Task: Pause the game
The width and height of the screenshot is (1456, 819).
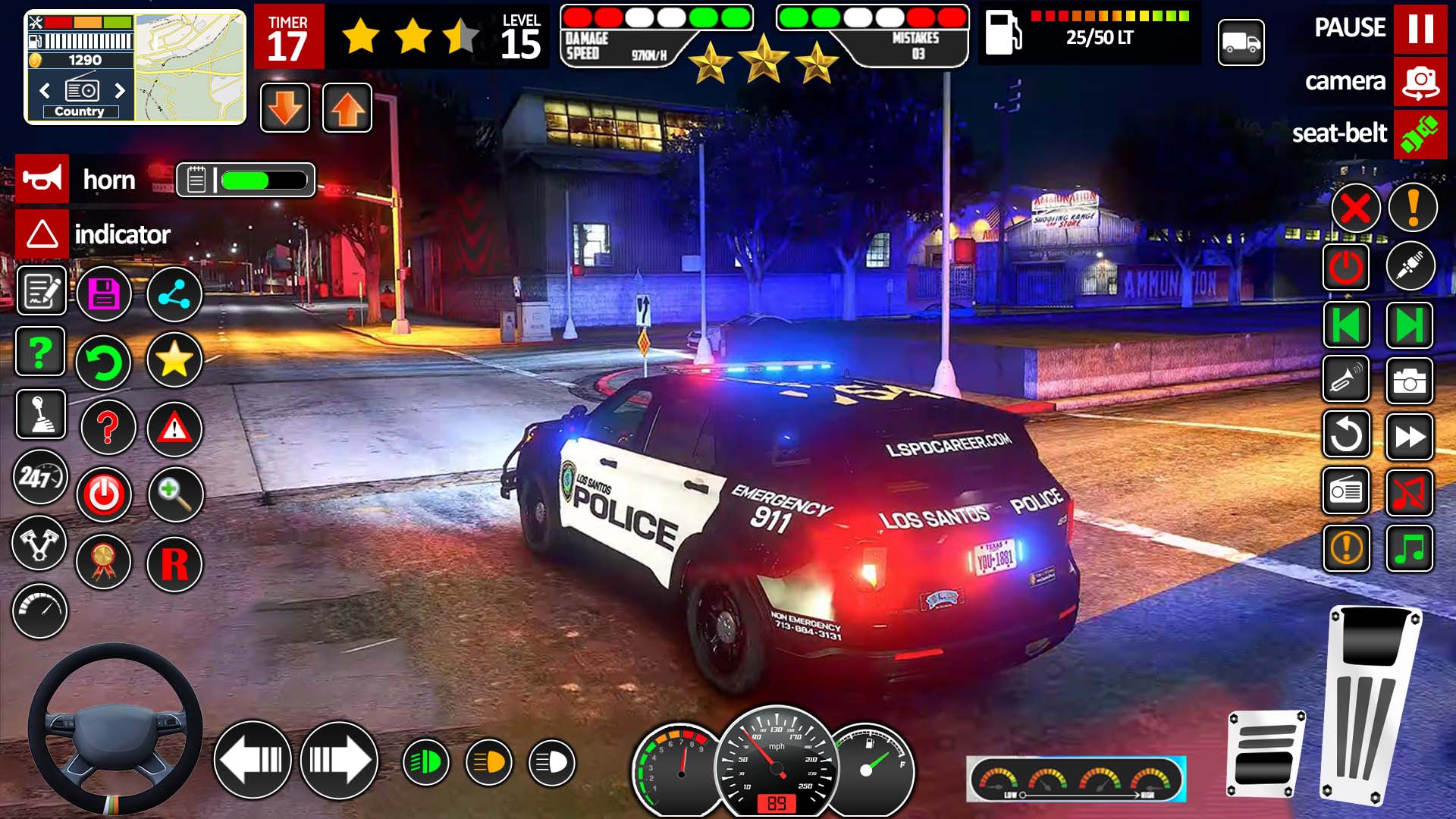Action: pos(1420,29)
